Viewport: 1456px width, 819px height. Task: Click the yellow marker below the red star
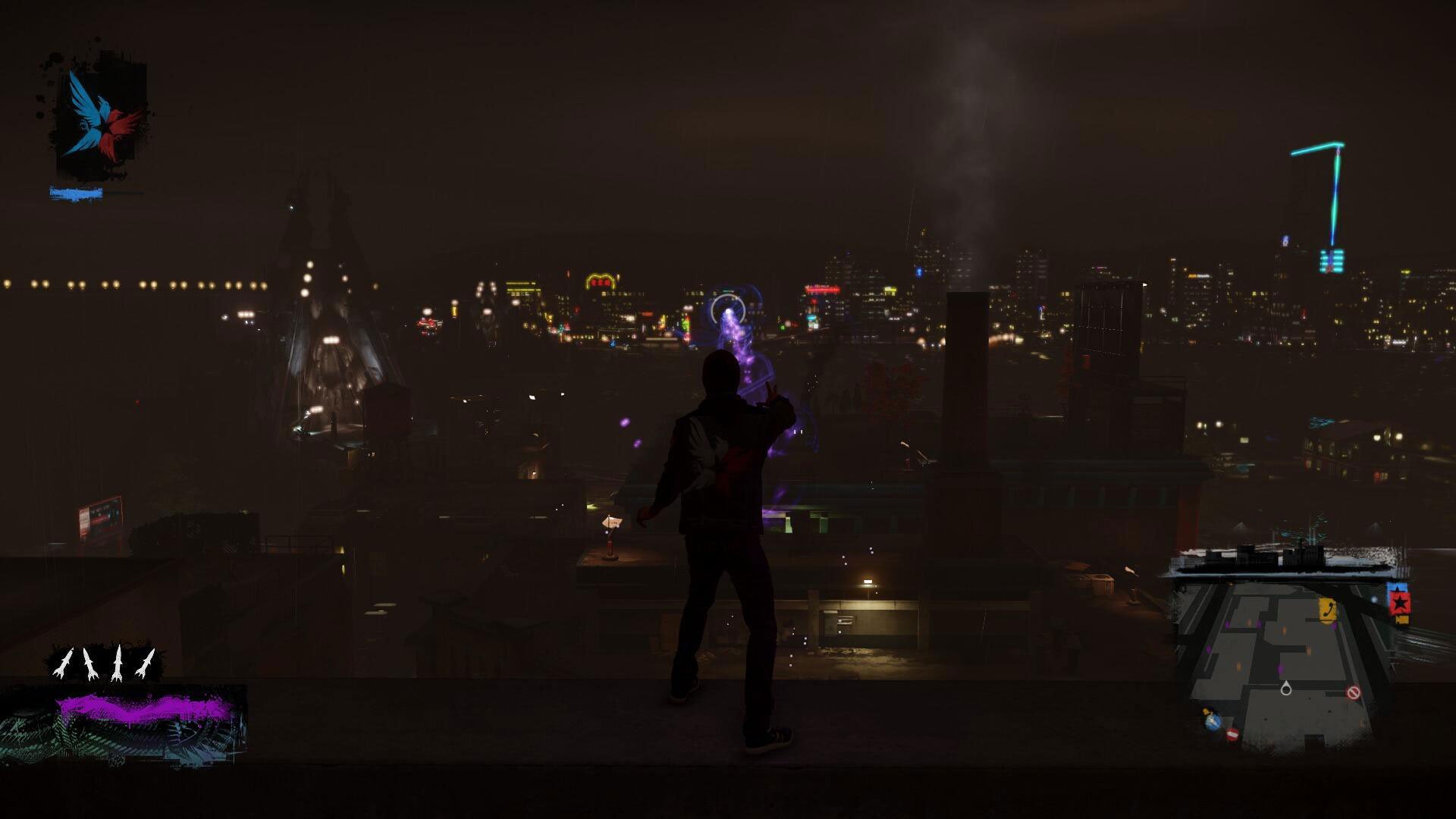[1401, 620]
